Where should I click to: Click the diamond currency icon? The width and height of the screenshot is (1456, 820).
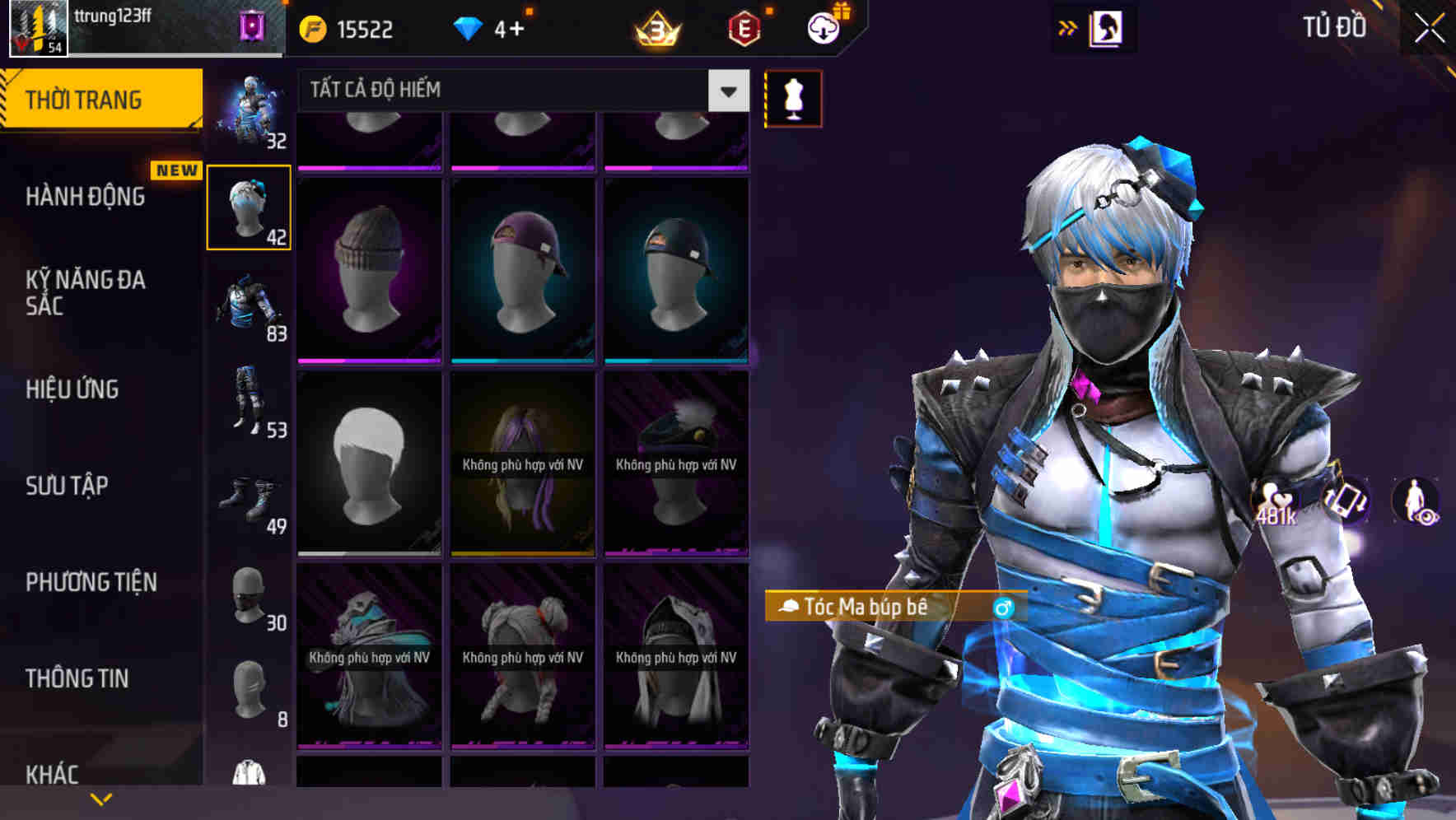(468, 27)
